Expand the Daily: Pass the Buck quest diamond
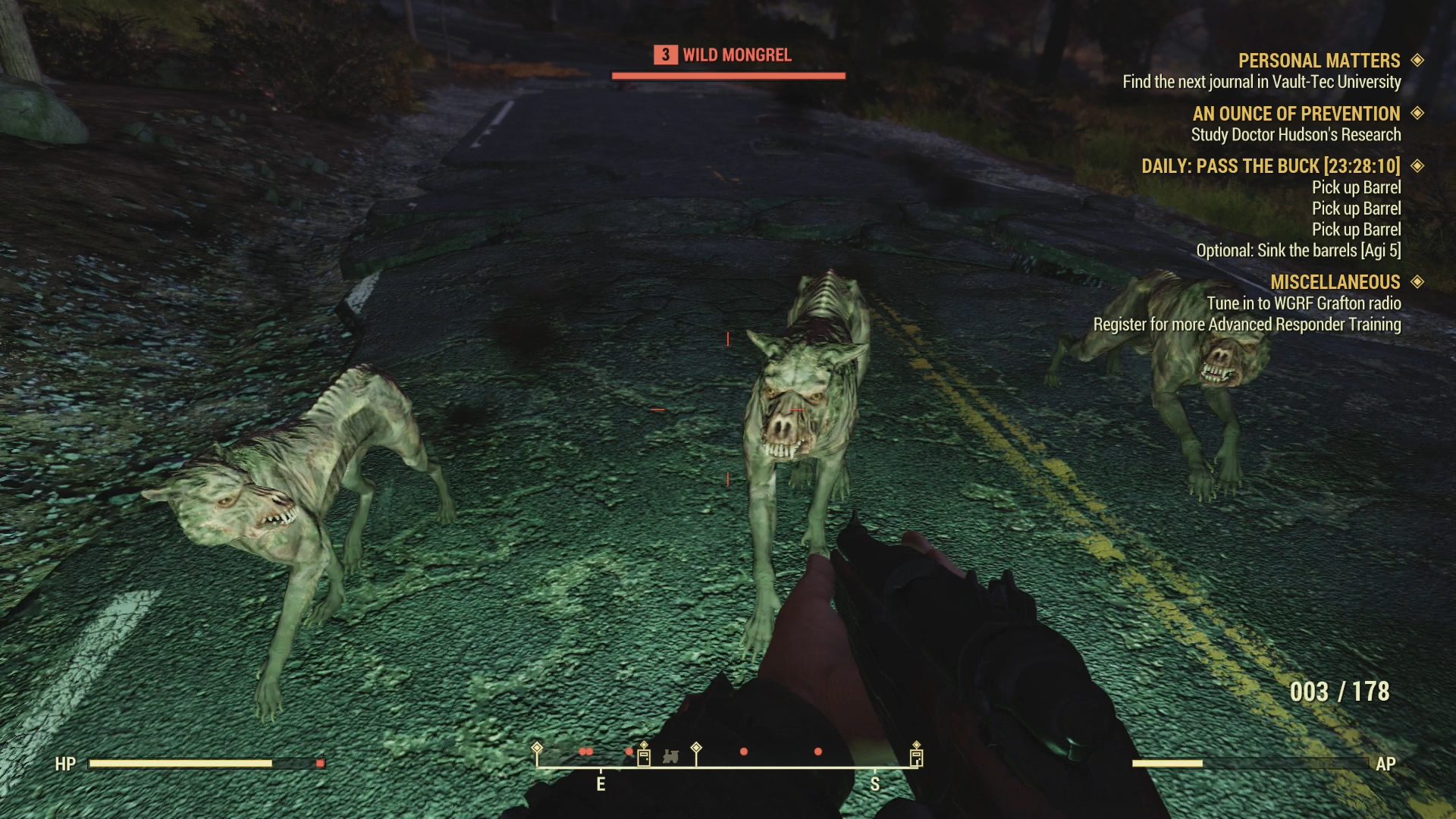The width and height of the screenshot is (1456, 819). click(x=1417, y=166)
